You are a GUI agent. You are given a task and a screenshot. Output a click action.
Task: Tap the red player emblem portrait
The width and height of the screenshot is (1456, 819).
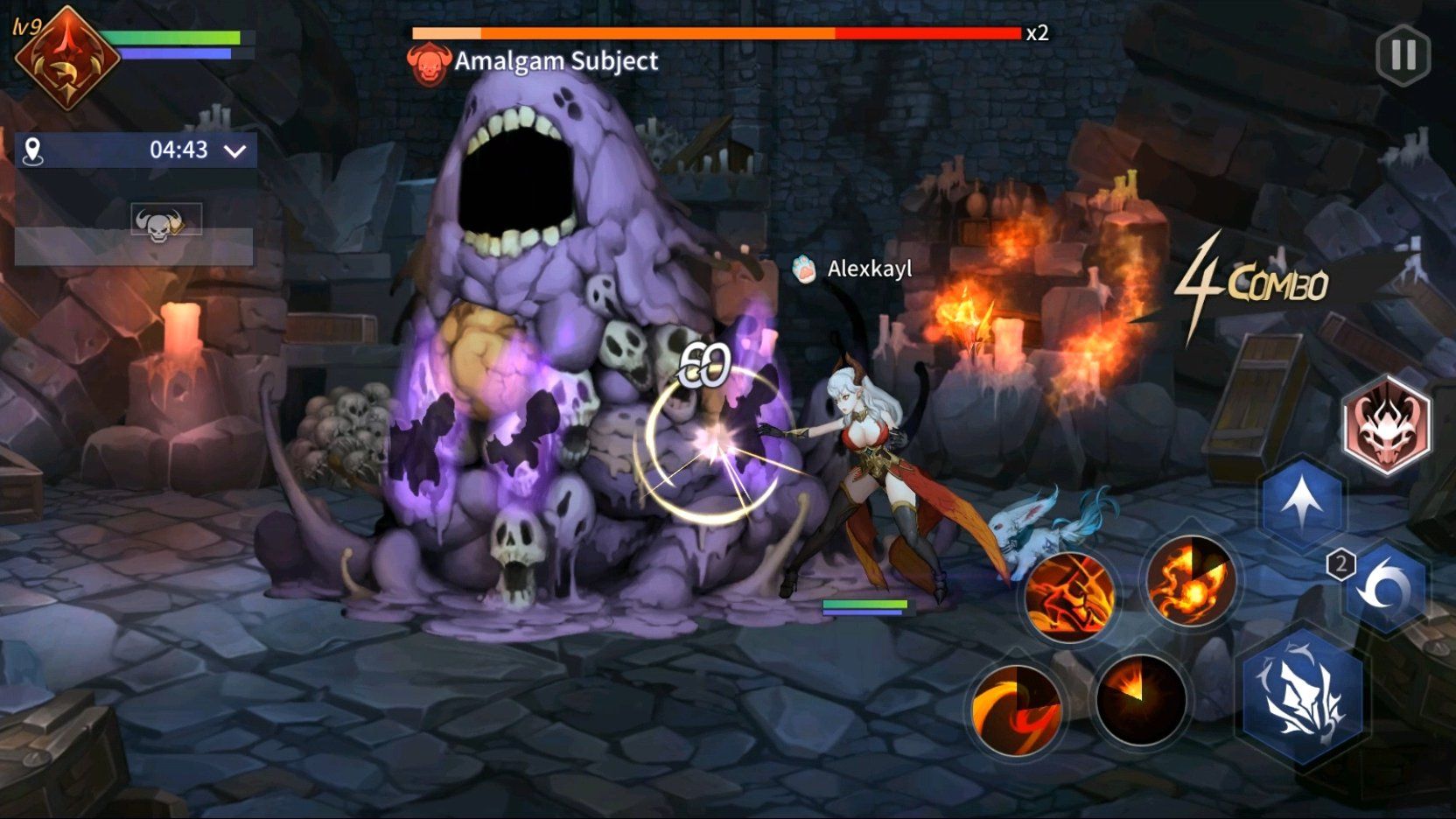[x=66, y=59]
